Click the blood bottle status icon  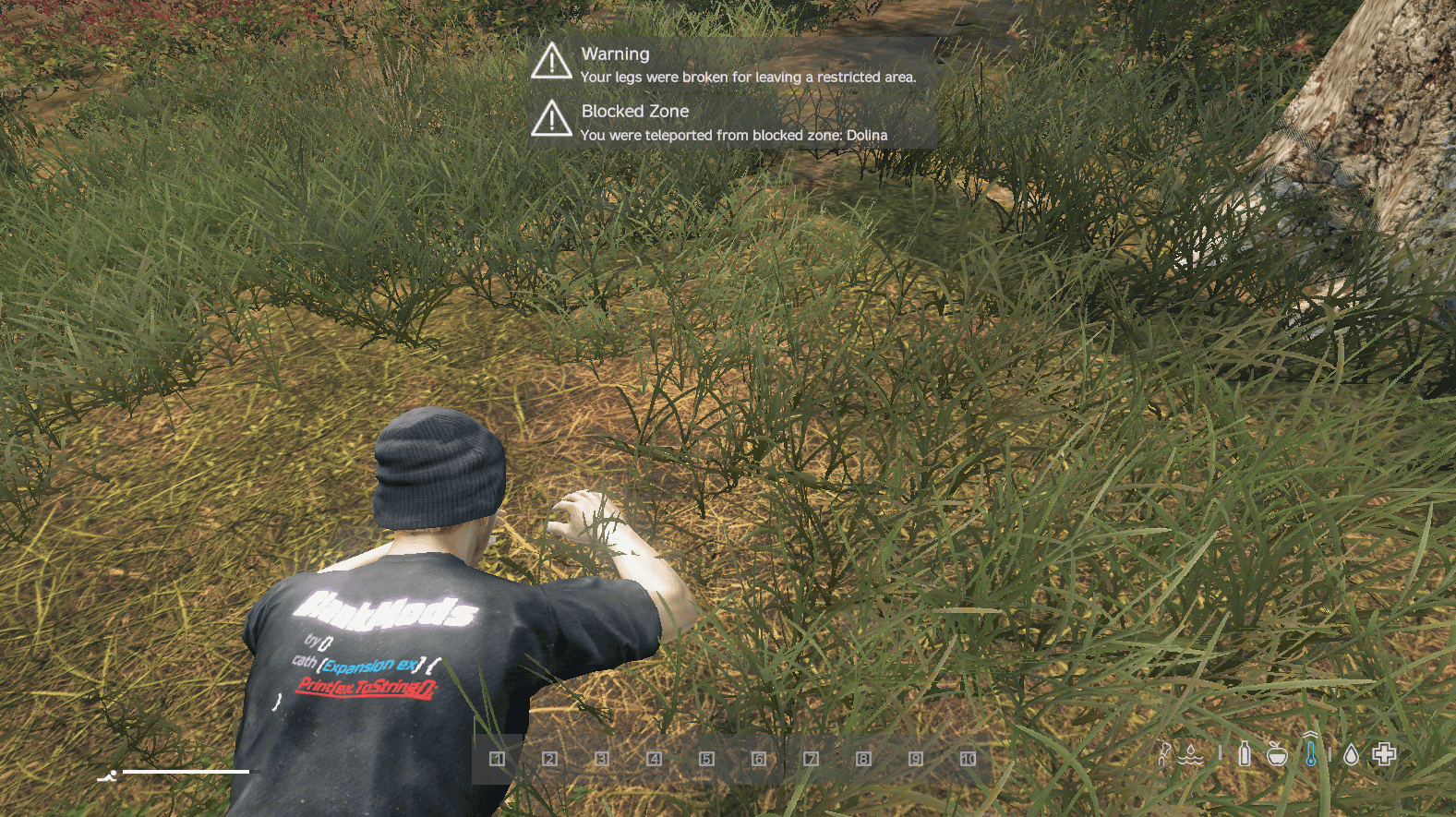[1245, 753]
